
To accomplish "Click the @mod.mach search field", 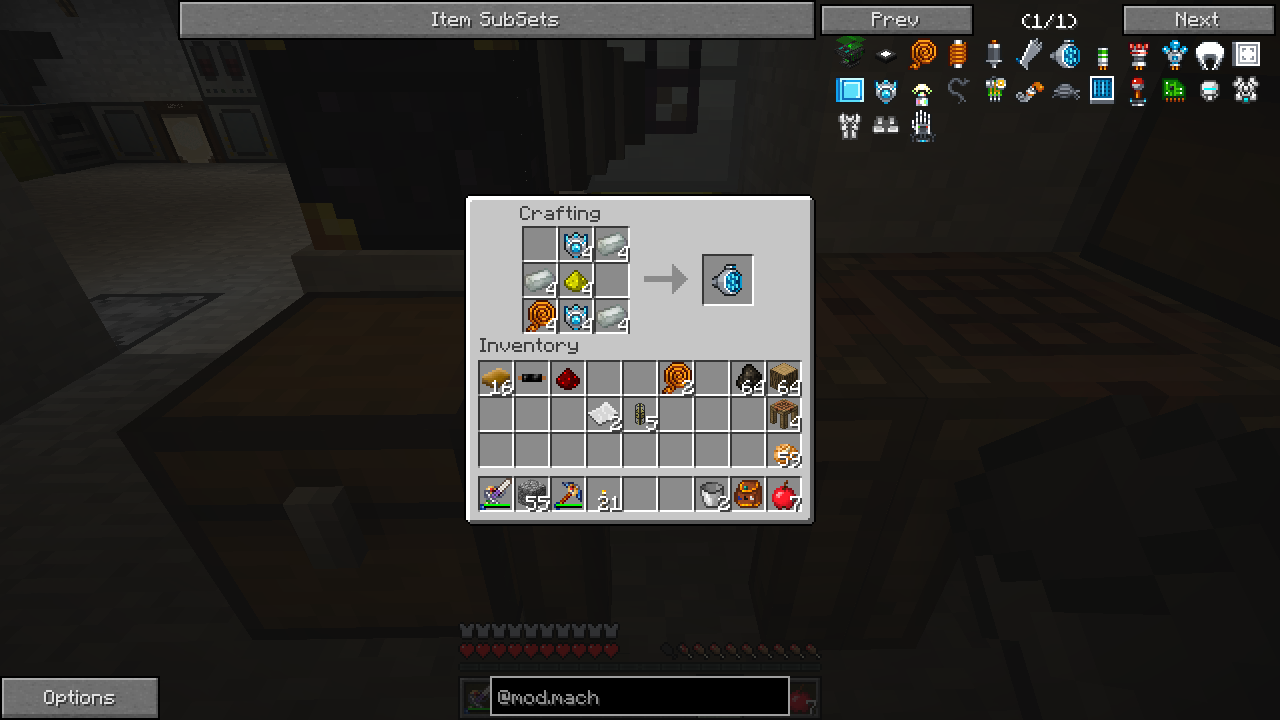I will [639, 697].
